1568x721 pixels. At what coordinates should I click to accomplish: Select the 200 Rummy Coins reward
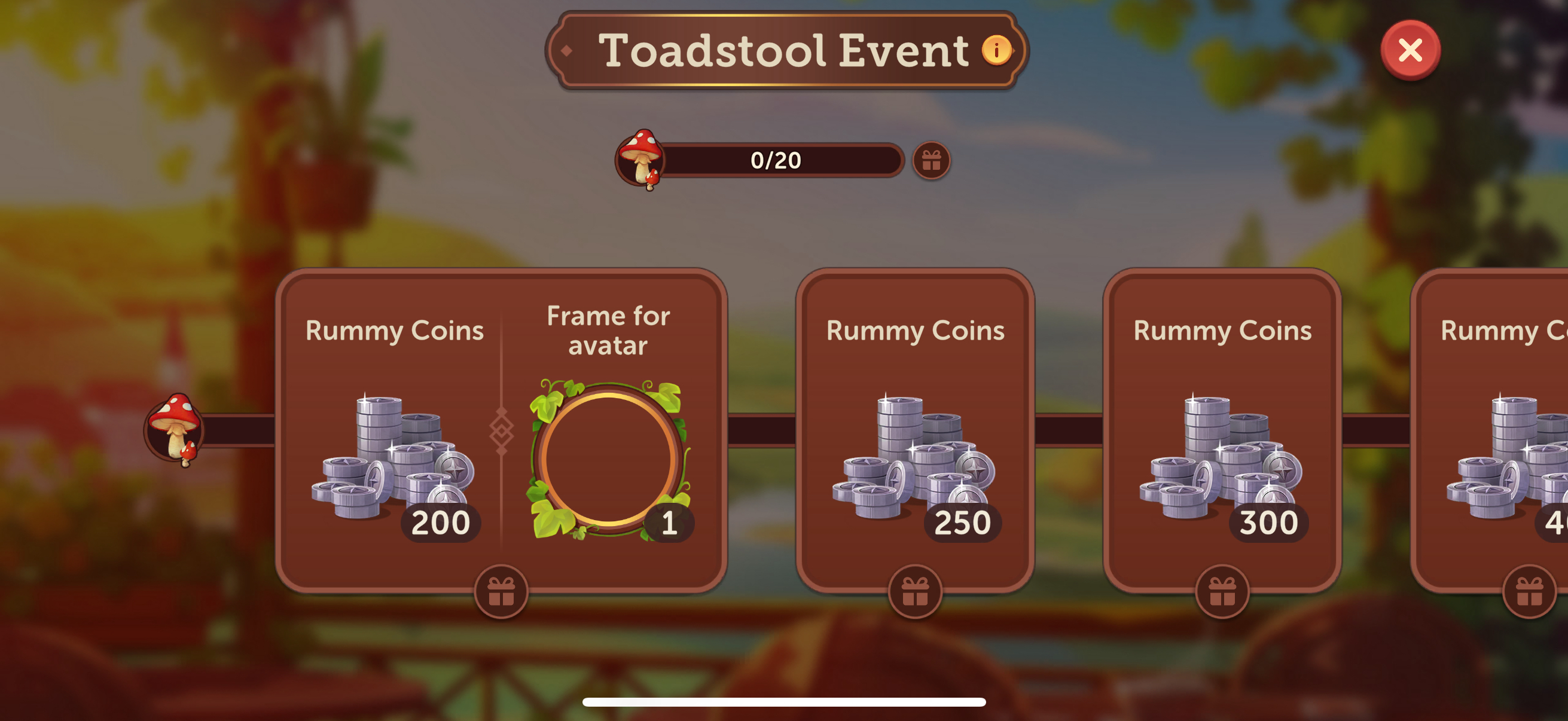[393, 456]
